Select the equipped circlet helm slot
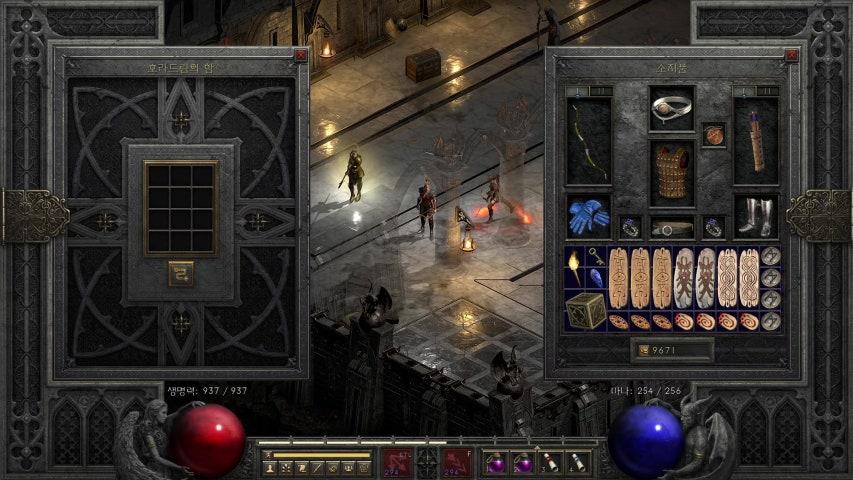This screenshot has height=480, width=853. pyautogui.click(x=671, y=109)
